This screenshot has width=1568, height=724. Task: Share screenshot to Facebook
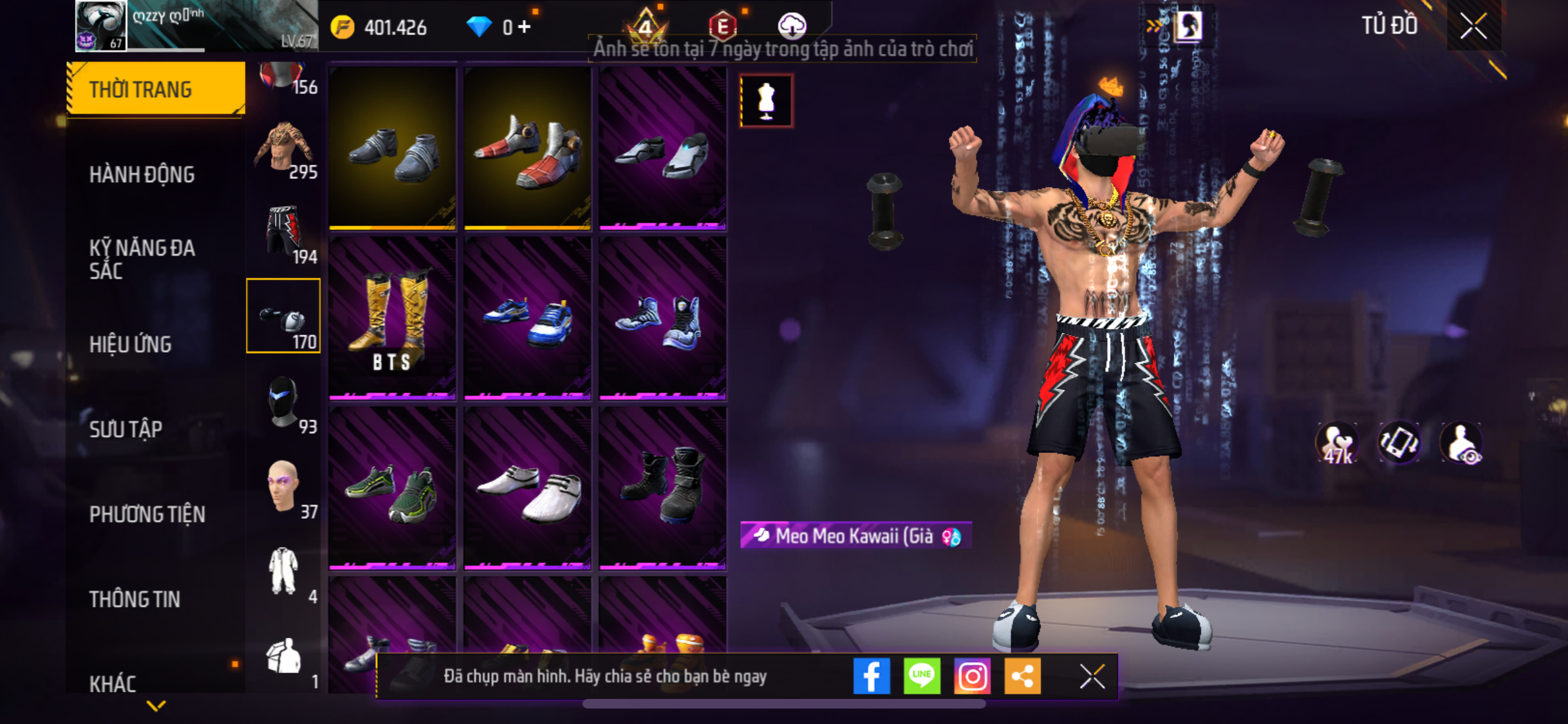(x=872, y=676)
